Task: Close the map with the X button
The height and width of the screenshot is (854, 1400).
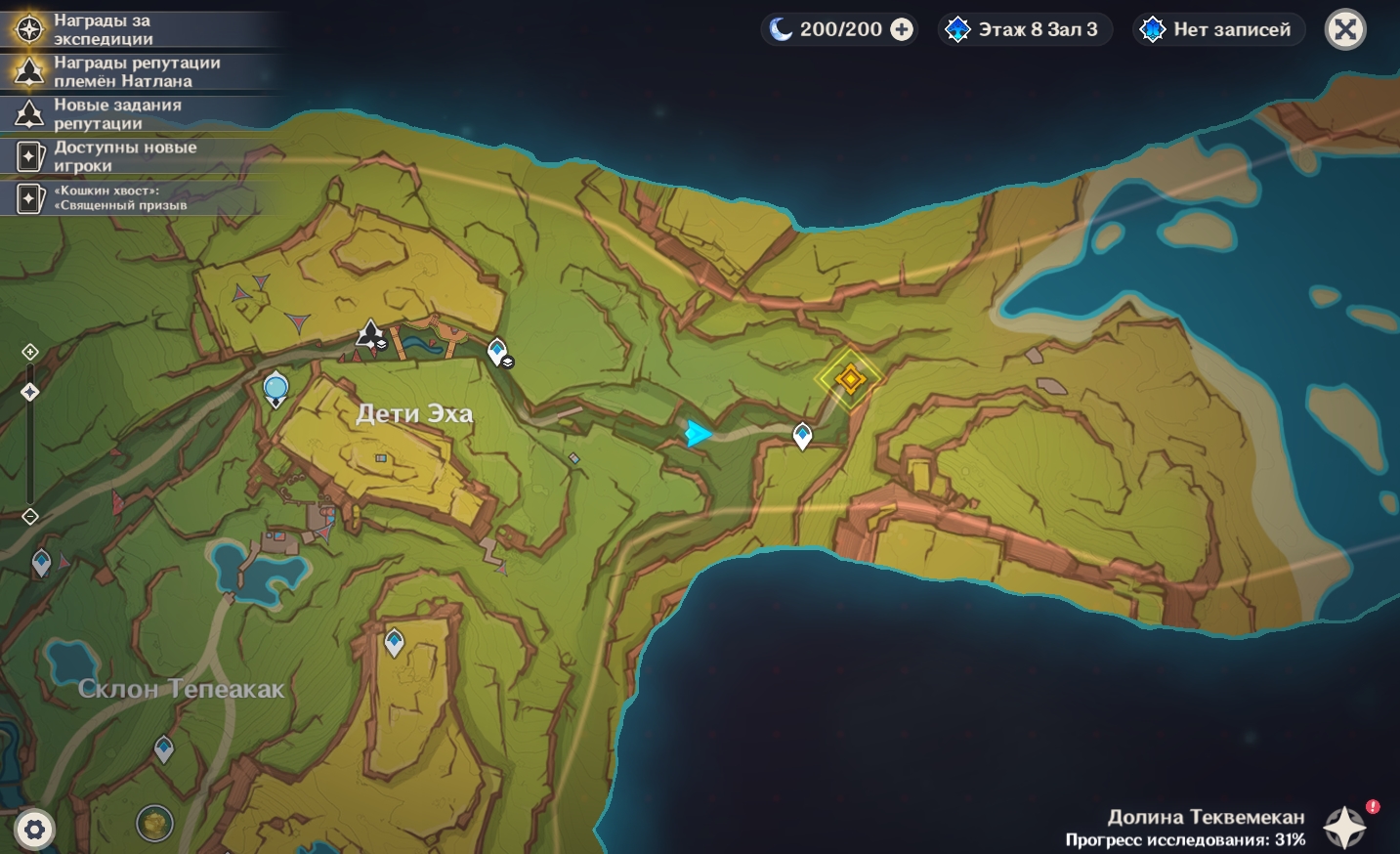Action: coord(1344,30)
